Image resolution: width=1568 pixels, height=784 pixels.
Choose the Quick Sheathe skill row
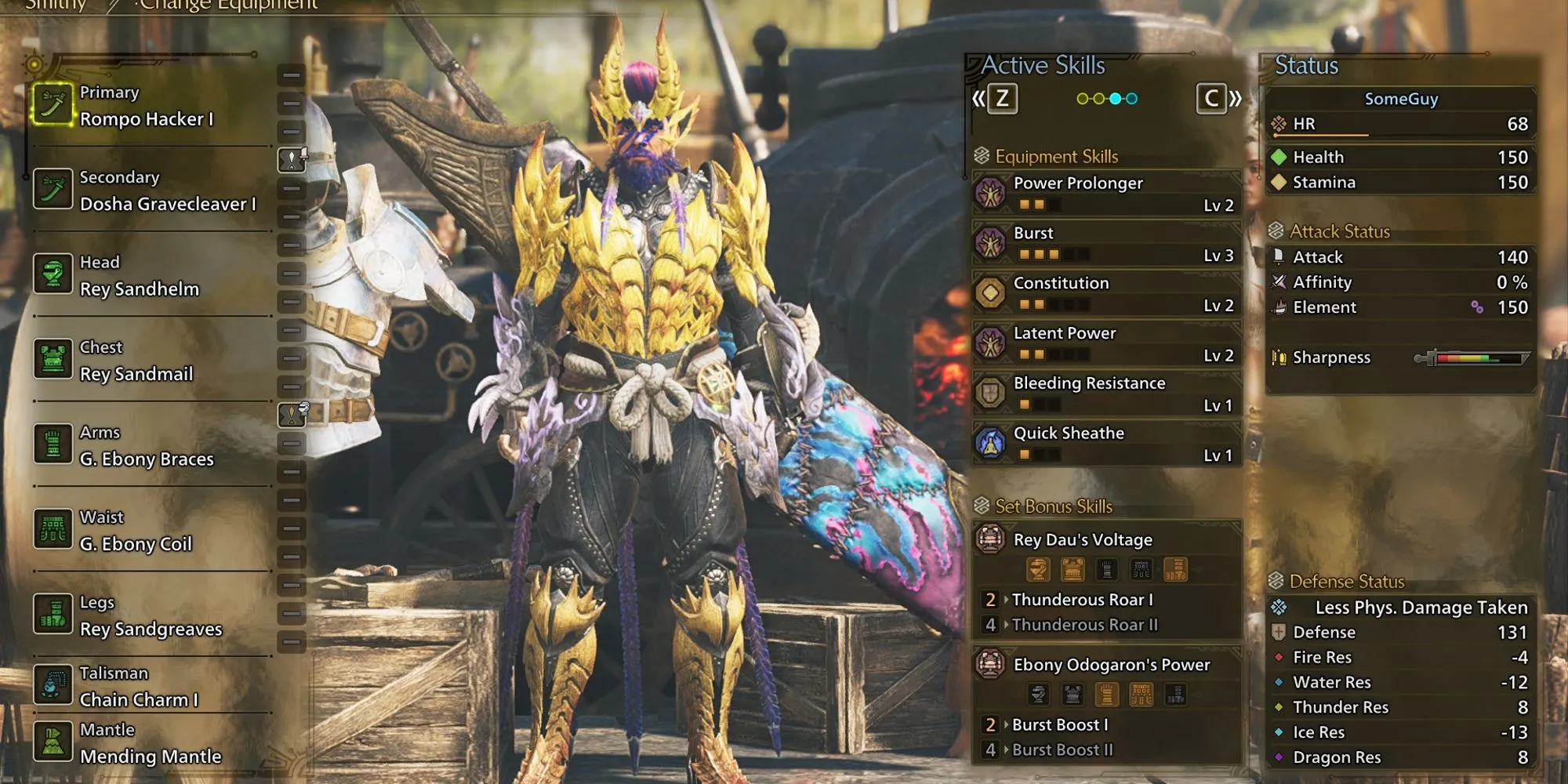tap(1105, 444)
